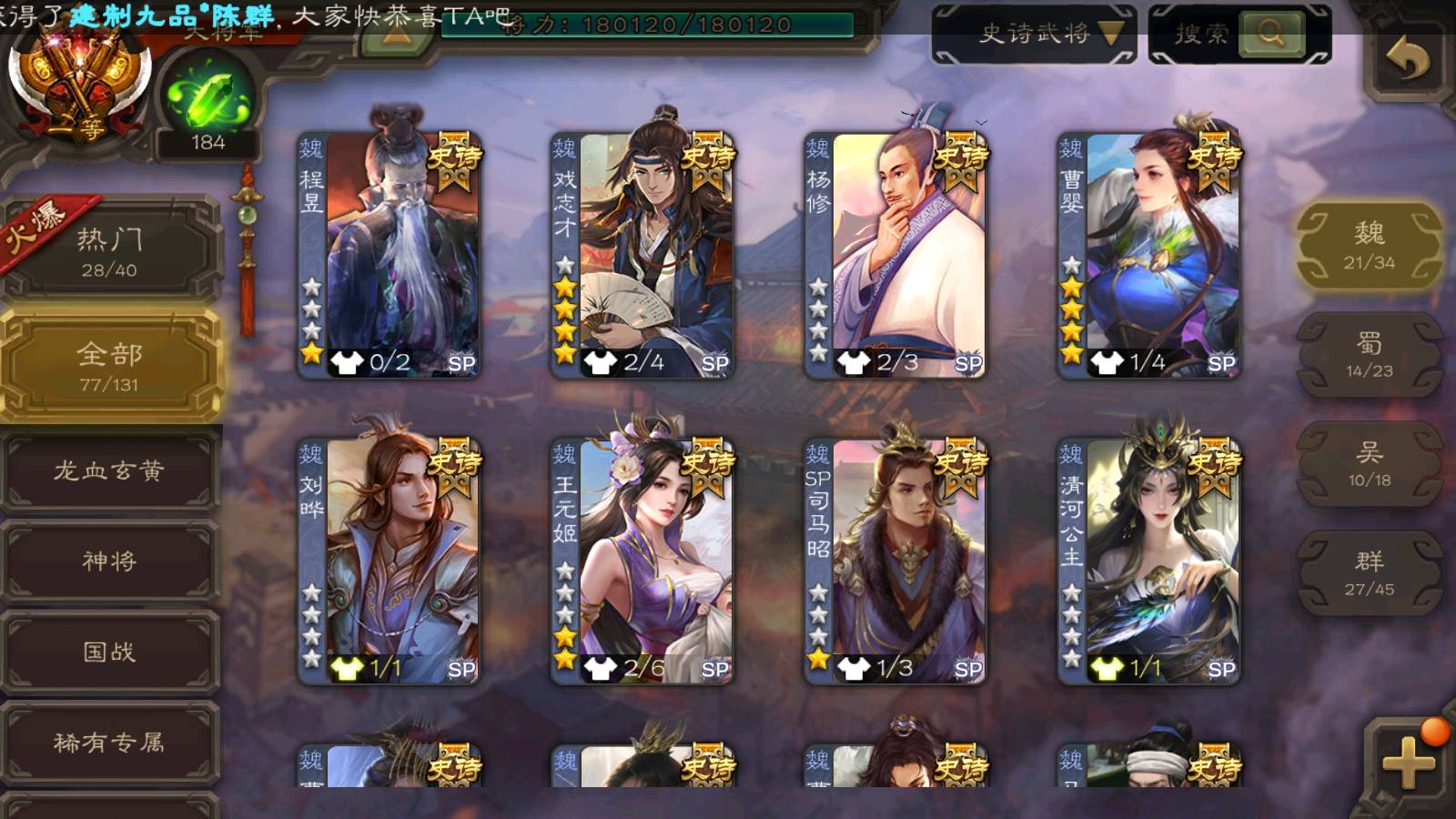Open the 清河公主 general card

[1148, 561]
